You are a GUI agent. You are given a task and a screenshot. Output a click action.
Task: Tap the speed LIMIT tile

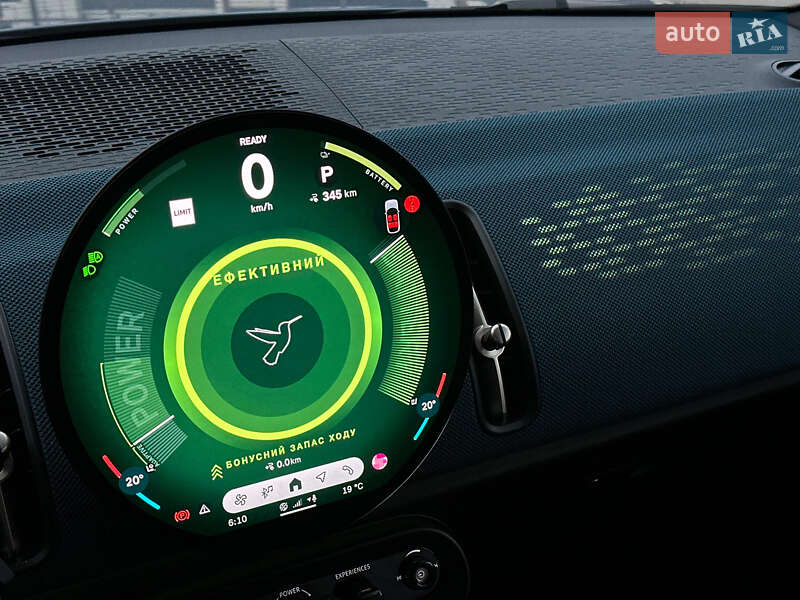(x=182, y=213)
